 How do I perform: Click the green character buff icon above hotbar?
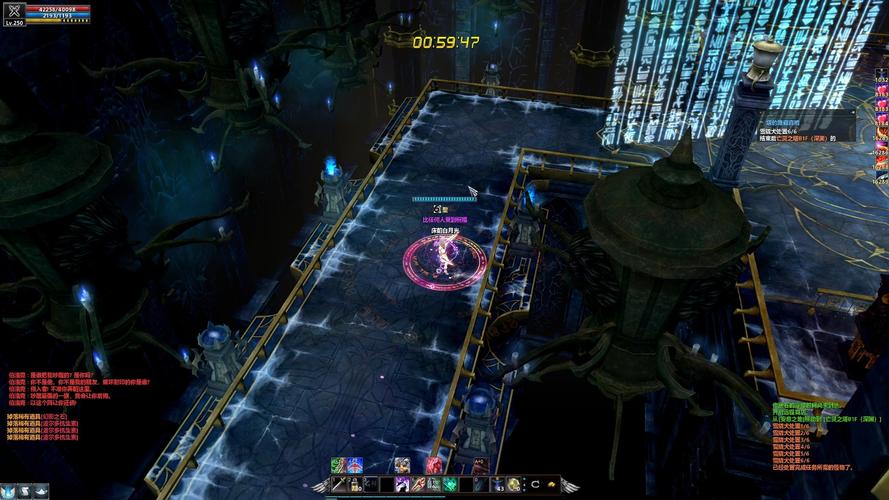click(338, 465)
